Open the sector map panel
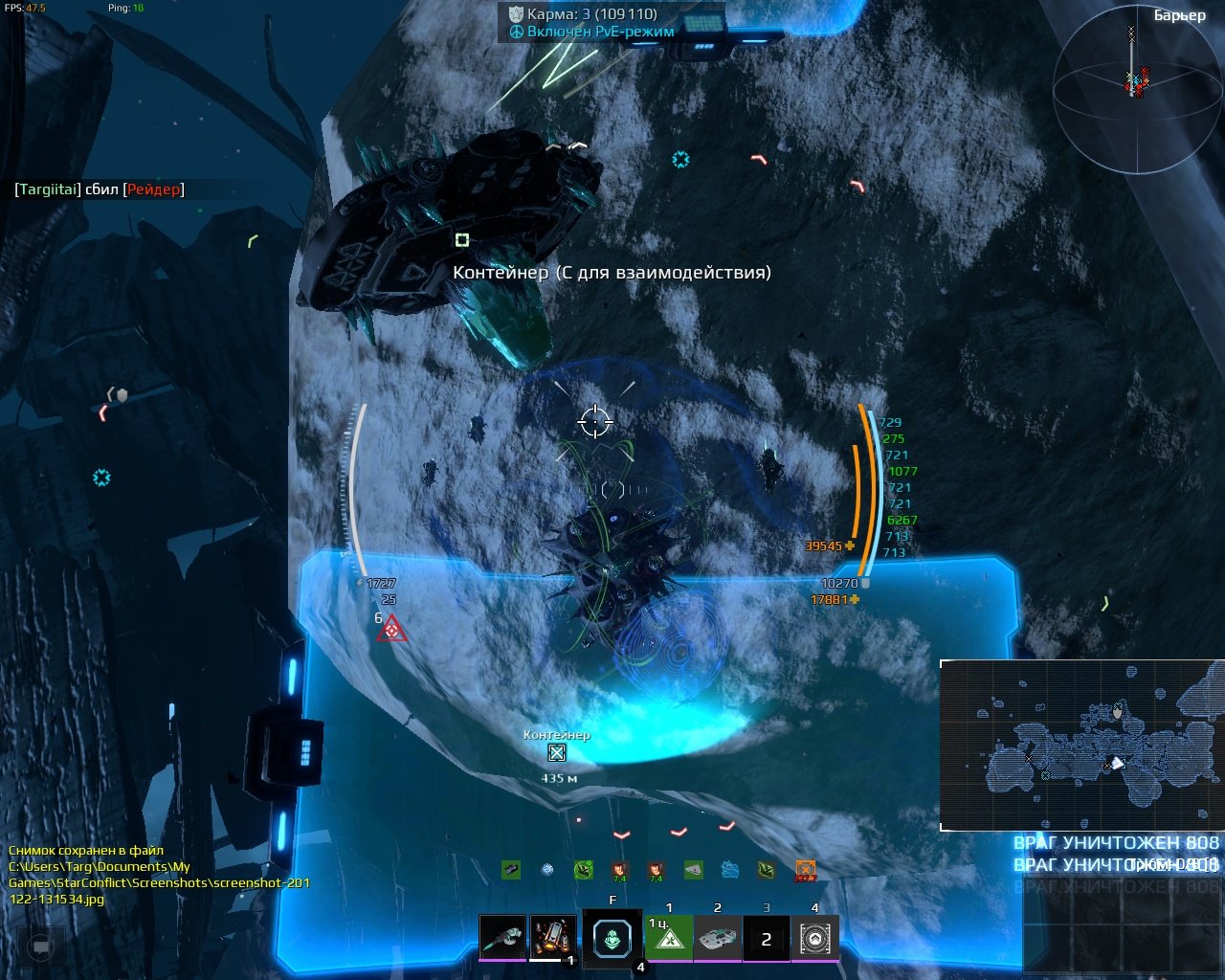The width and height of the screenshot is (1225, 980). coord(1081,746)
